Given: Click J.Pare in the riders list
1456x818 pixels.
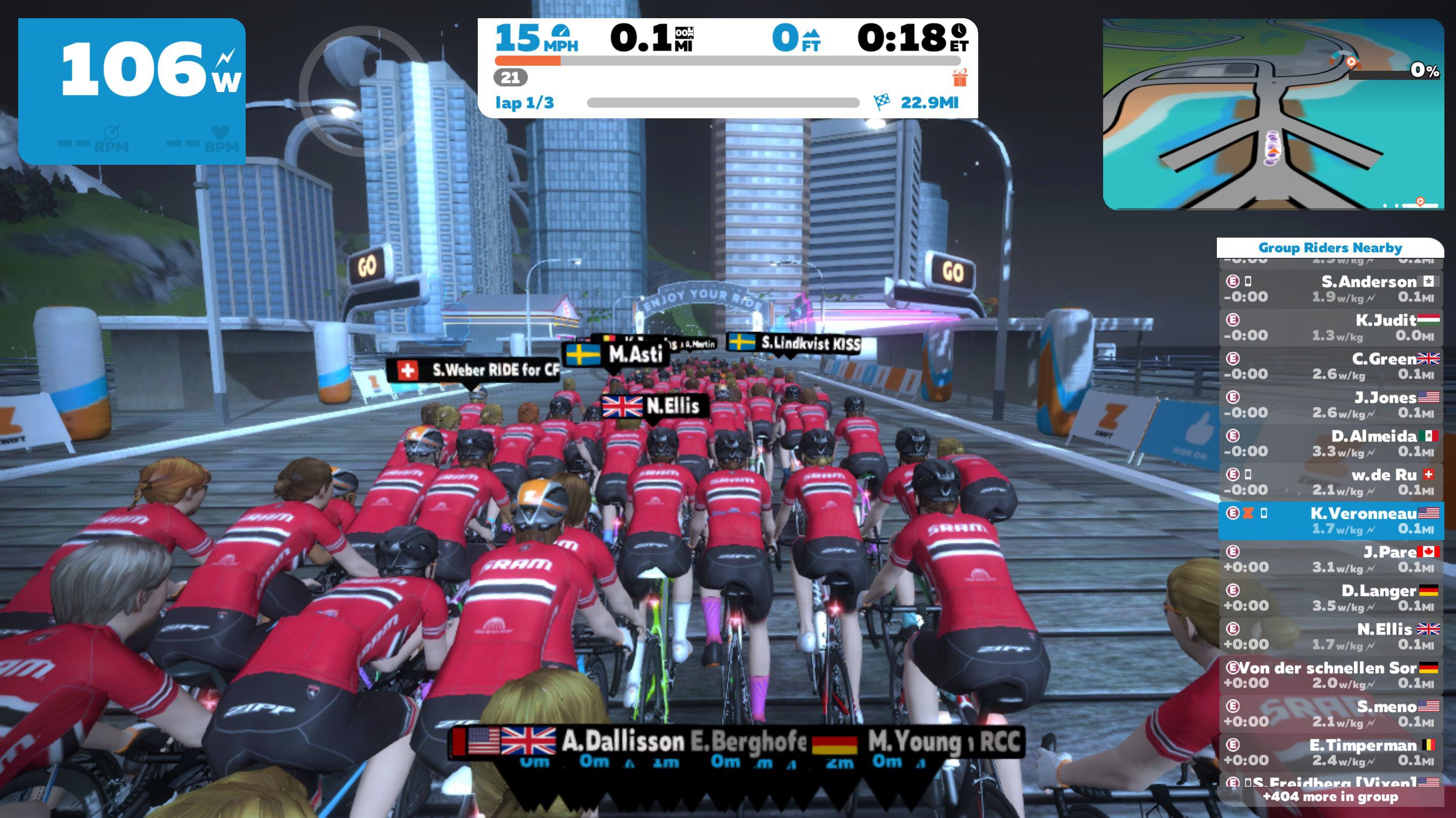Looking at the screenshot, I should click(1331, 559).
